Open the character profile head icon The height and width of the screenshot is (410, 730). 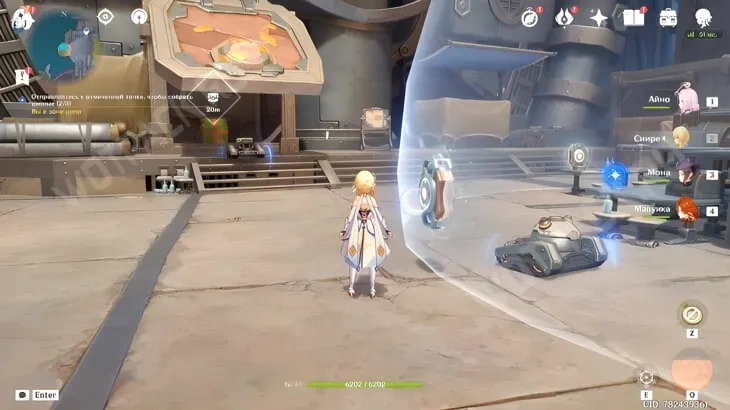(703, 17)
